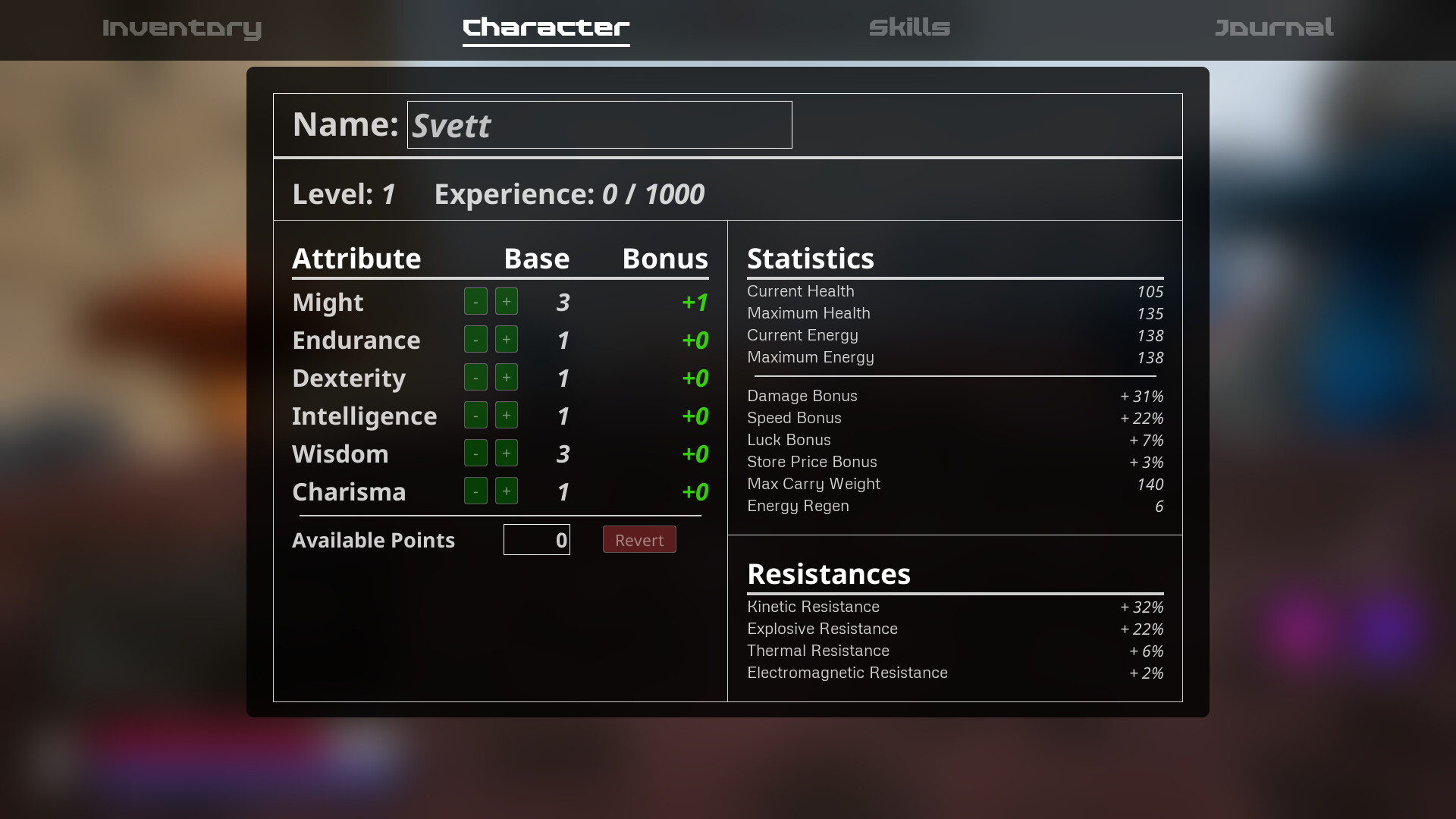Open the Journal tab
Screen dimensions: 1456x819
coord(1273,29)
